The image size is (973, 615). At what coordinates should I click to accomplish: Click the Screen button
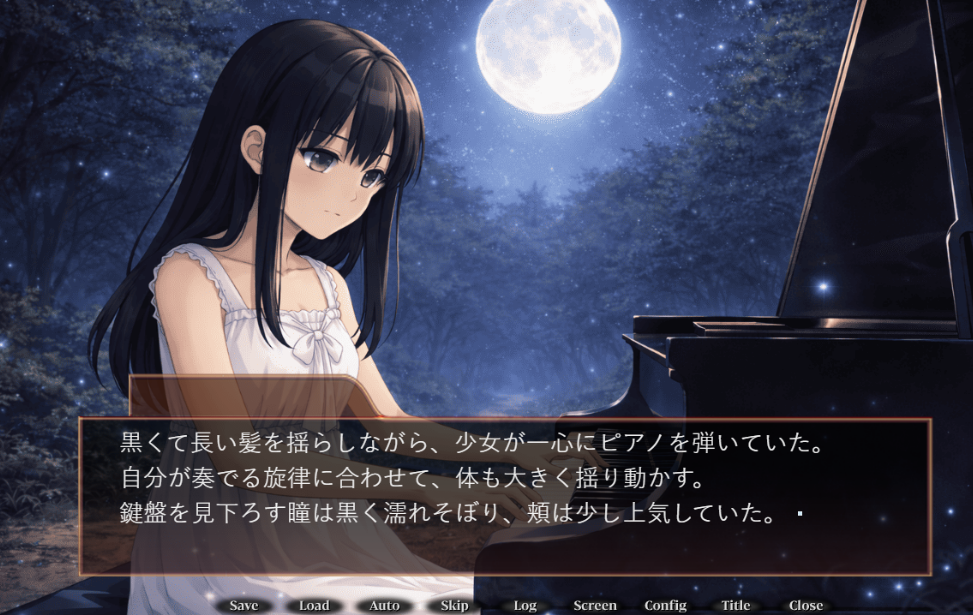[x=595, y=605]
